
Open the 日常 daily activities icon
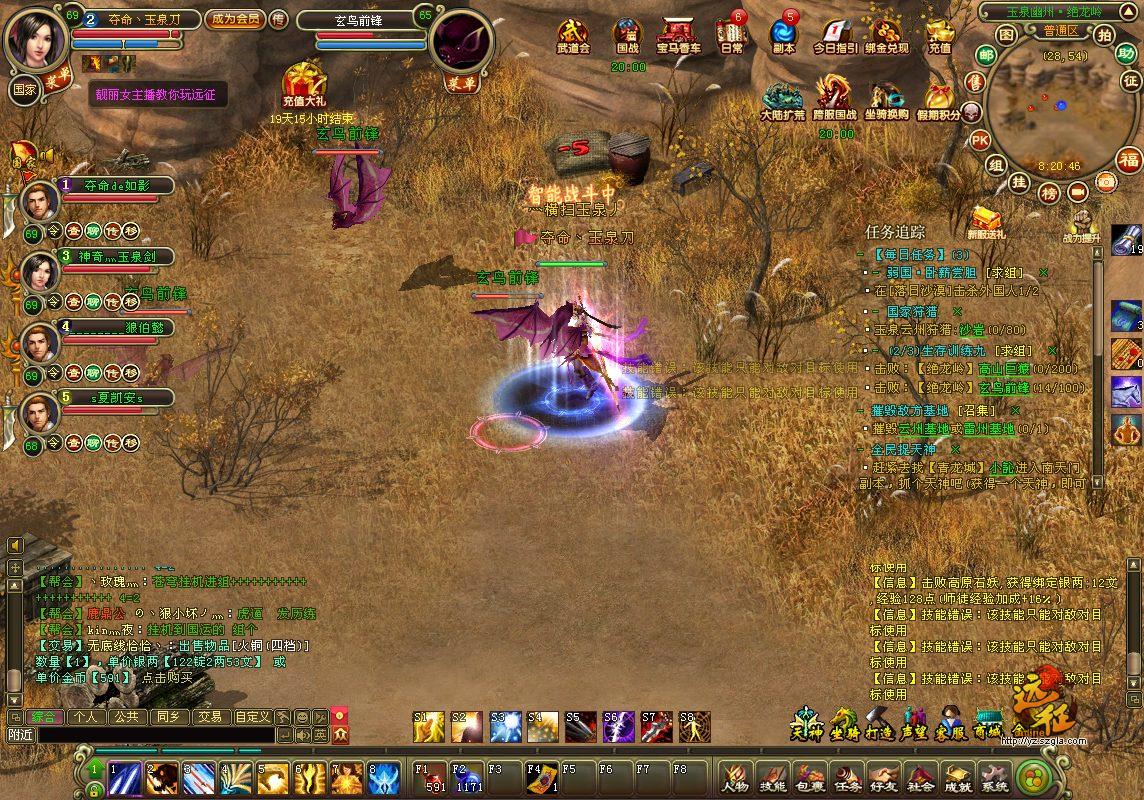(731, 37)
